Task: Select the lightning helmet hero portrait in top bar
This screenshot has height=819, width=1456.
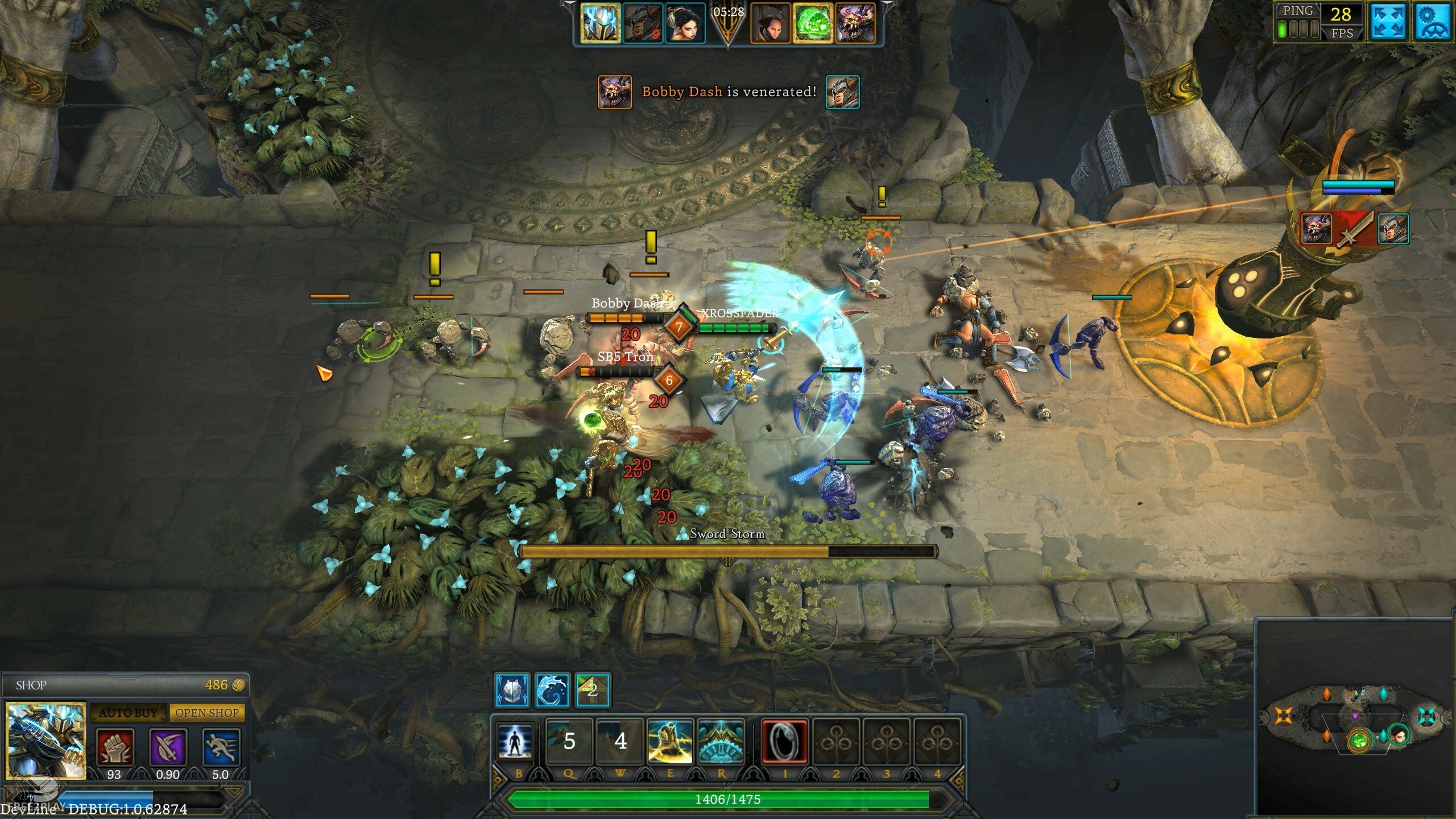Action: 601,23
